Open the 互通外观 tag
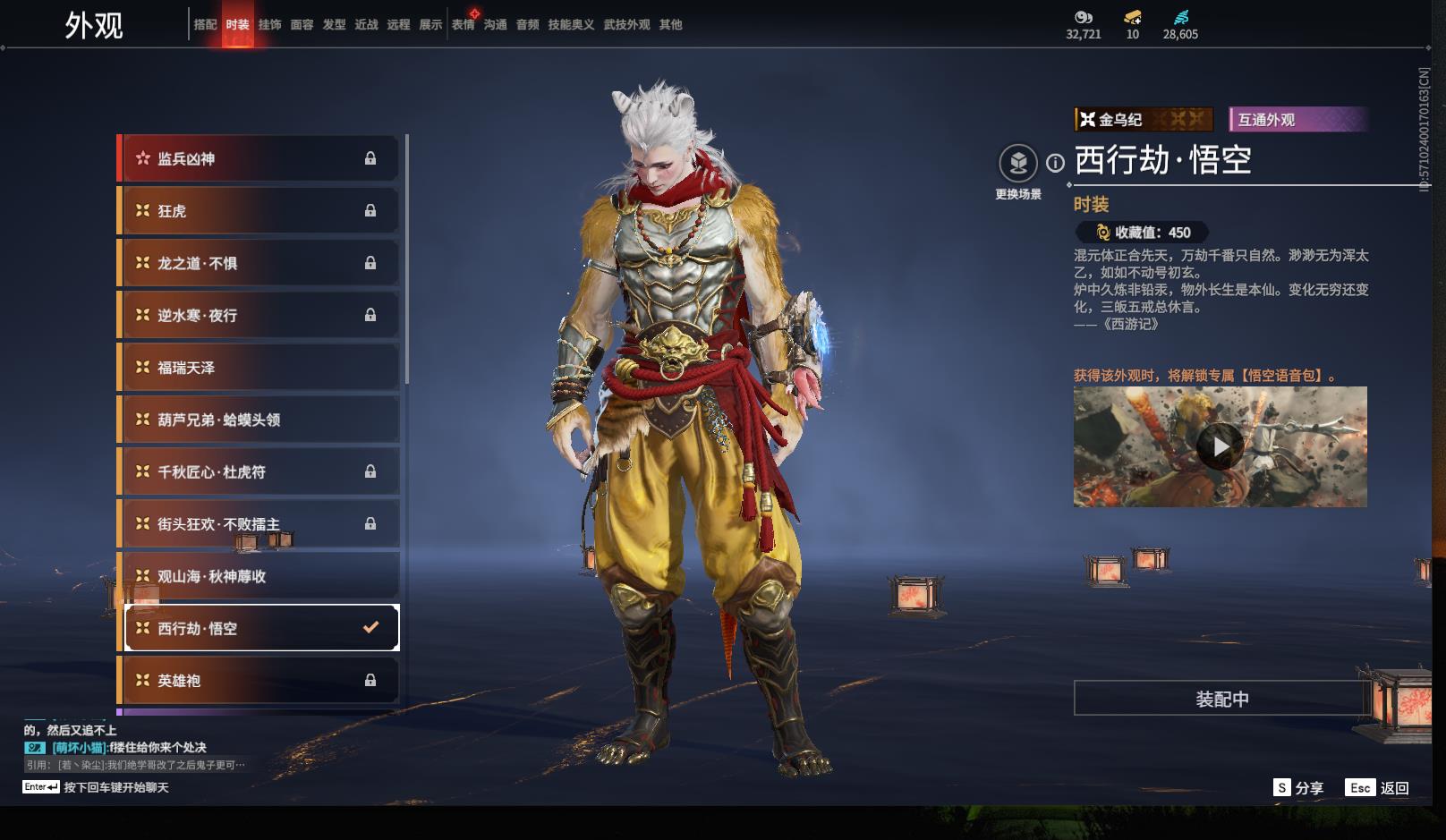This screenshot has height=840, width=1446. (1297, 120)
